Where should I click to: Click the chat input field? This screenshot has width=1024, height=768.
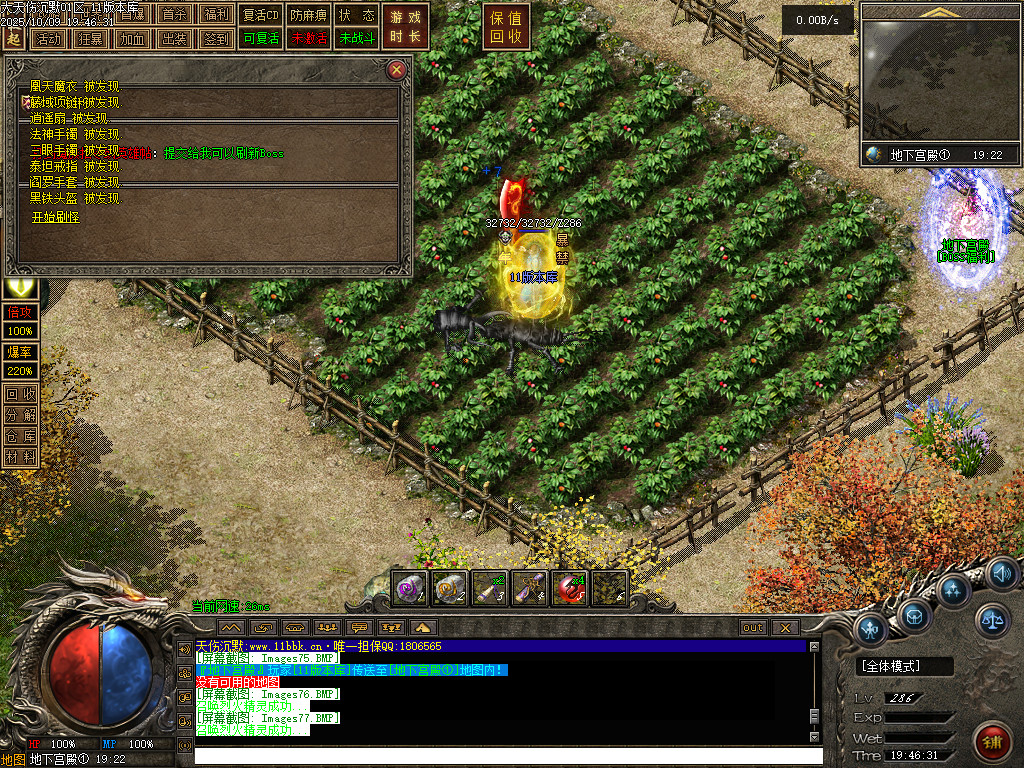(x=500, y=756)
